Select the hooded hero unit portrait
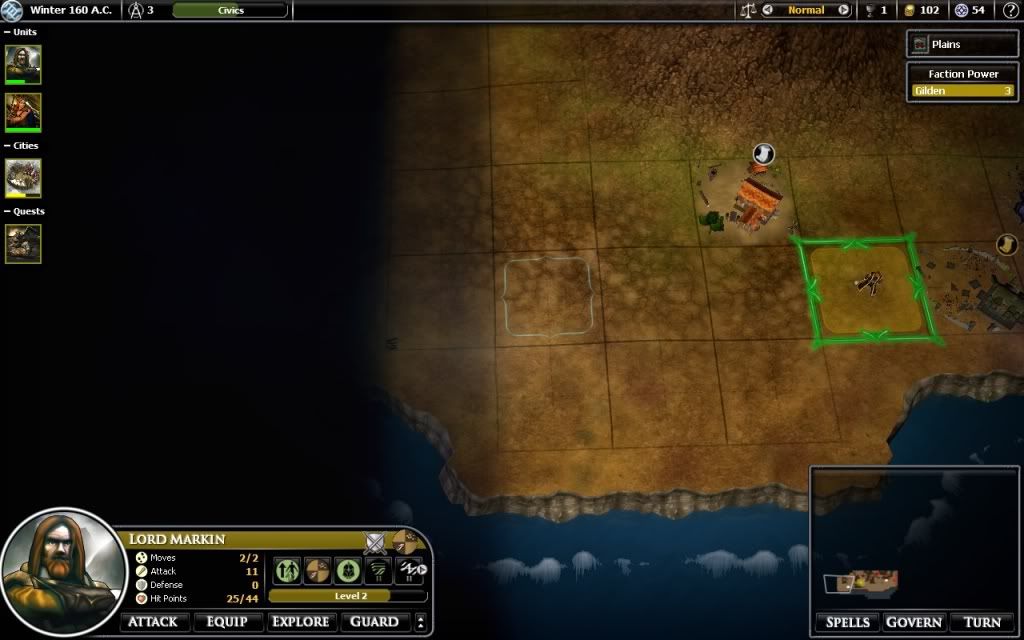Viewport: 1024px width, 640px height. pos(23,64)
